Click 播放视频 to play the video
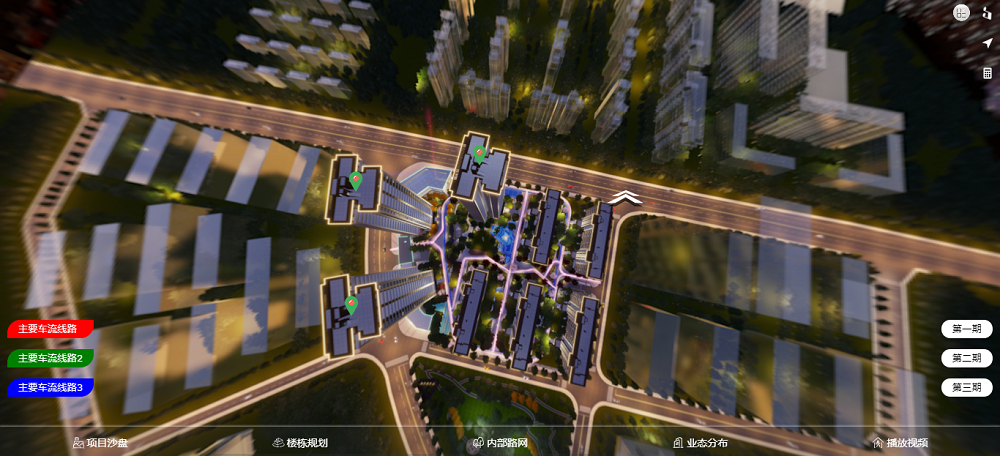This screenshot has height=456, width=1000. pos(900,443)
